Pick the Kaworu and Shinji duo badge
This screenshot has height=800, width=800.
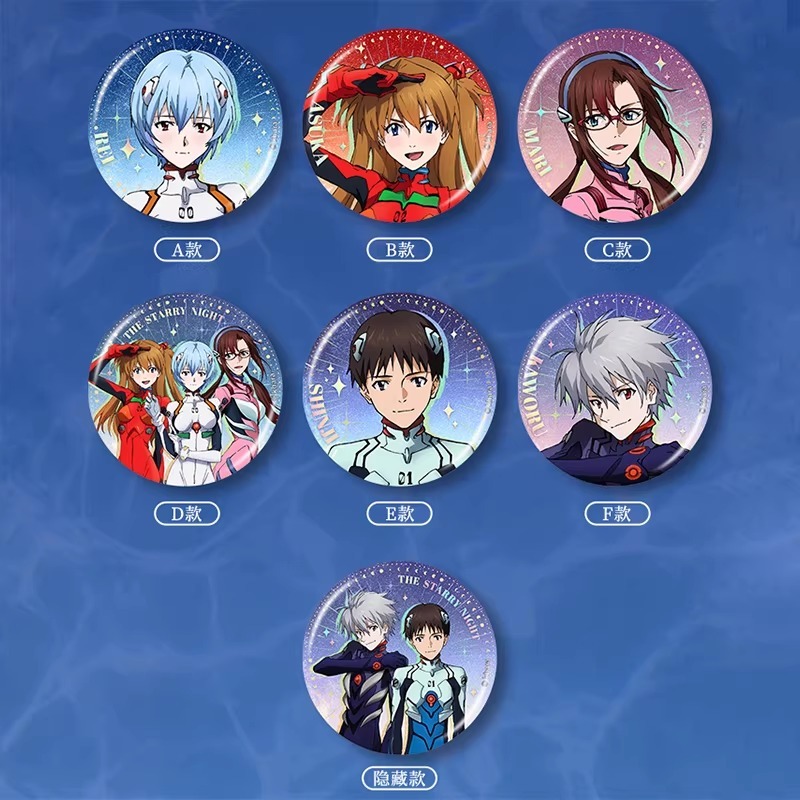coord(400,658)
